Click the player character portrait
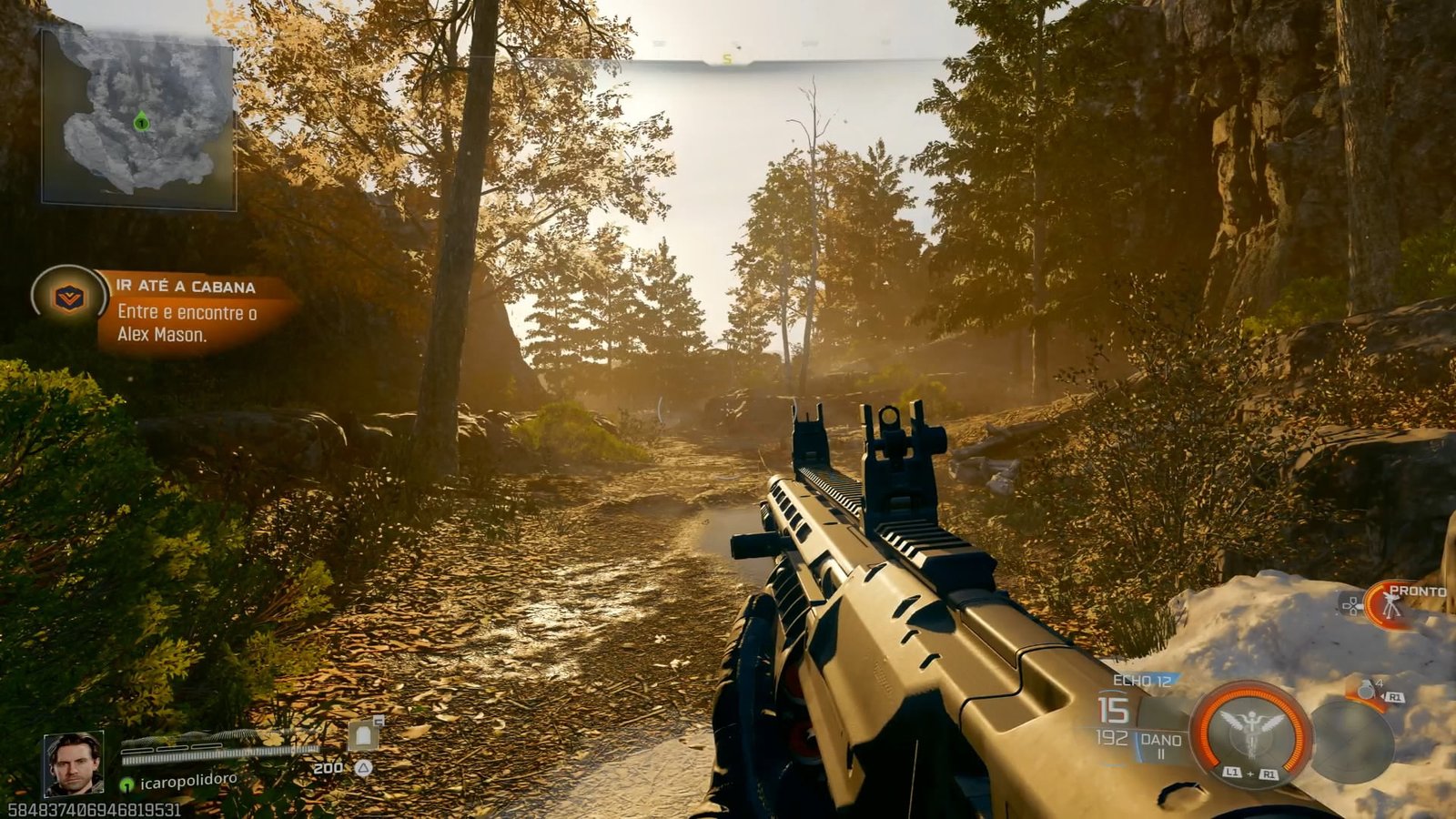This screenshot has width=1456, height=819. pos(74,763)
